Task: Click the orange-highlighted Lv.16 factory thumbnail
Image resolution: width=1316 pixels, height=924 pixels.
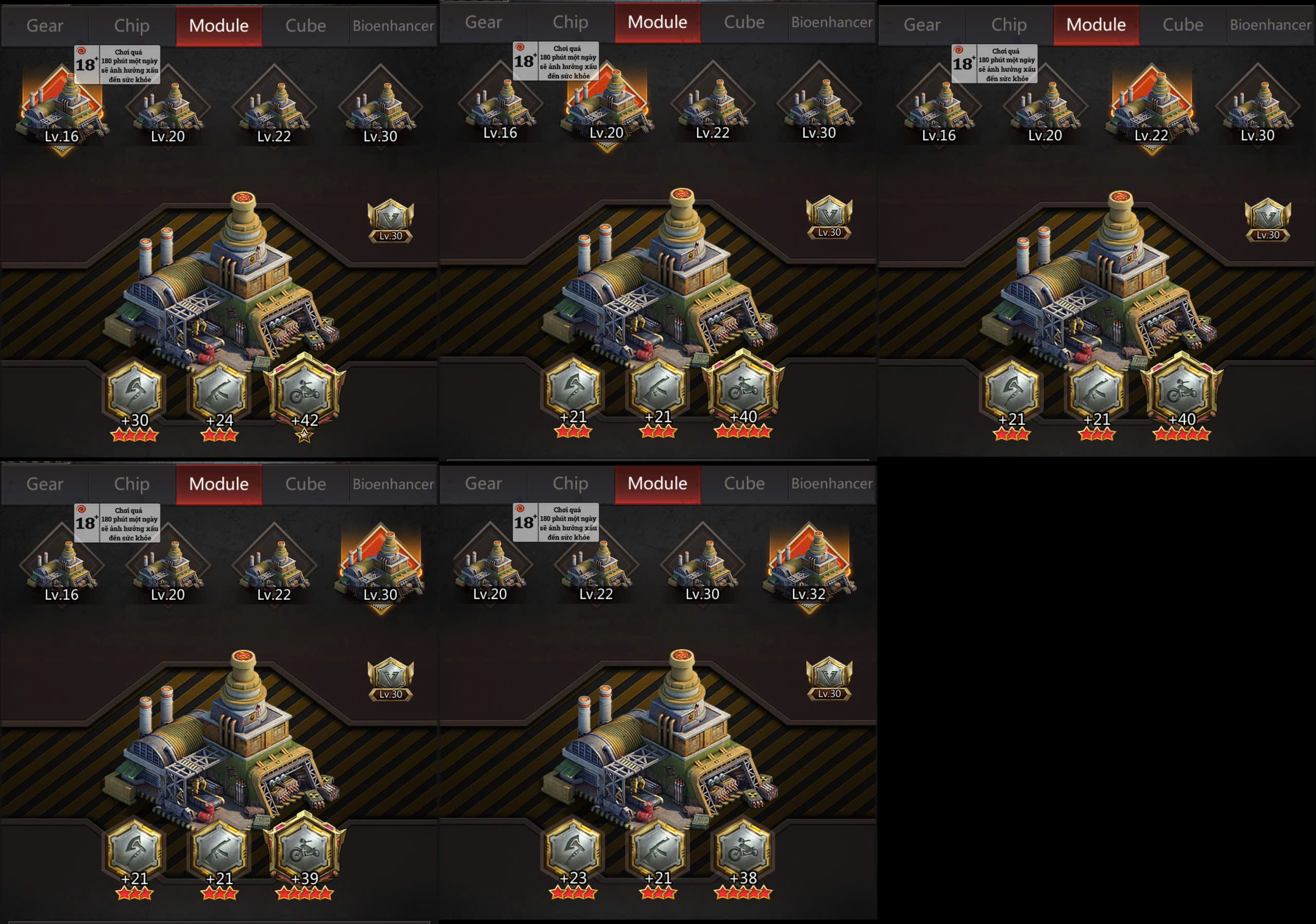Action: [62, 108]
